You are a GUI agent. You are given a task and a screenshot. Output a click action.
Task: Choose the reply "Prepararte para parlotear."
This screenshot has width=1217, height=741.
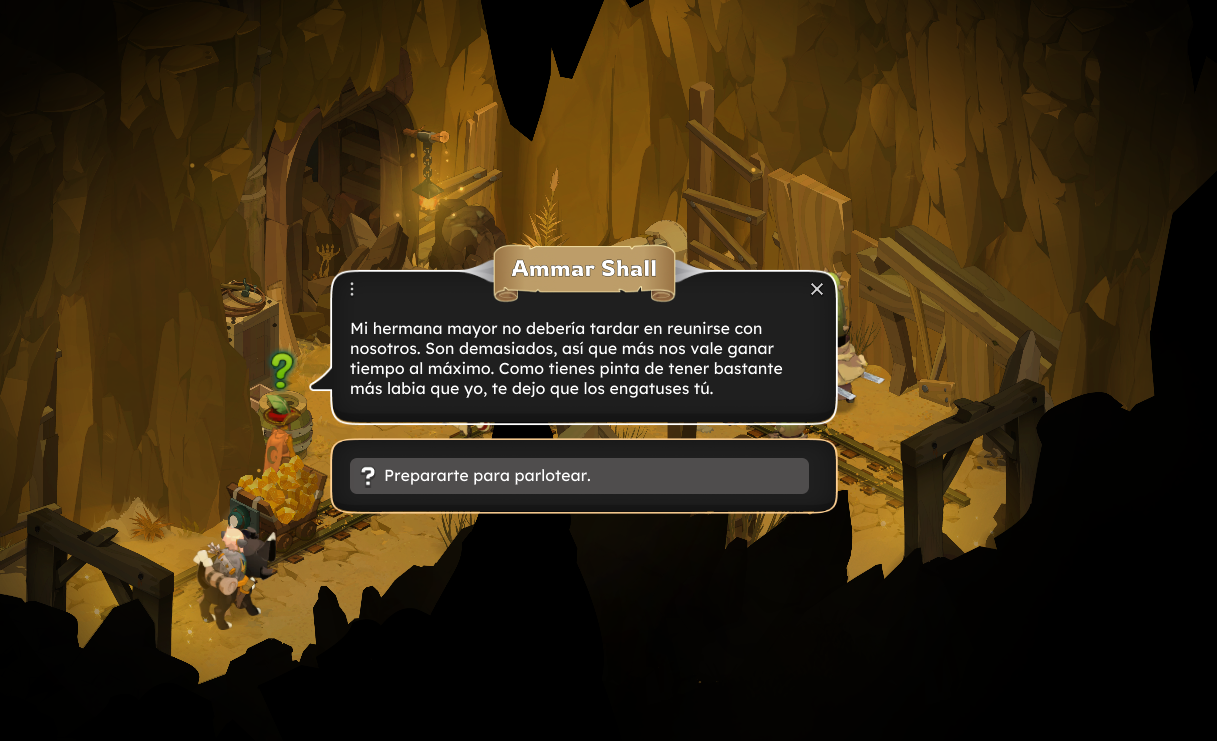click(x=579, y=476)
